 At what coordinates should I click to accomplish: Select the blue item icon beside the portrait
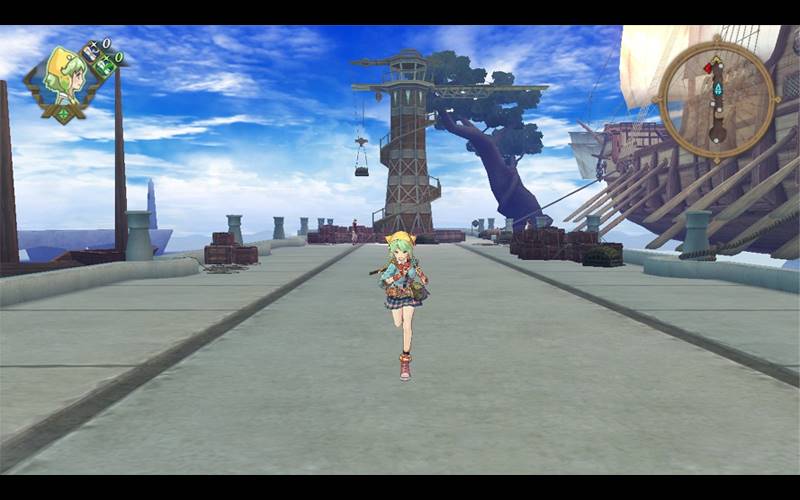pyautogui.click(x=92, y=50)
